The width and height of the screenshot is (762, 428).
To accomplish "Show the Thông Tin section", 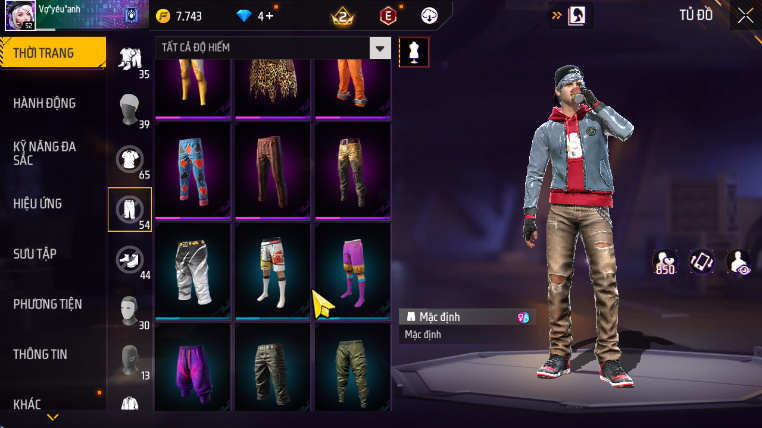I will [x=41, y=353].
